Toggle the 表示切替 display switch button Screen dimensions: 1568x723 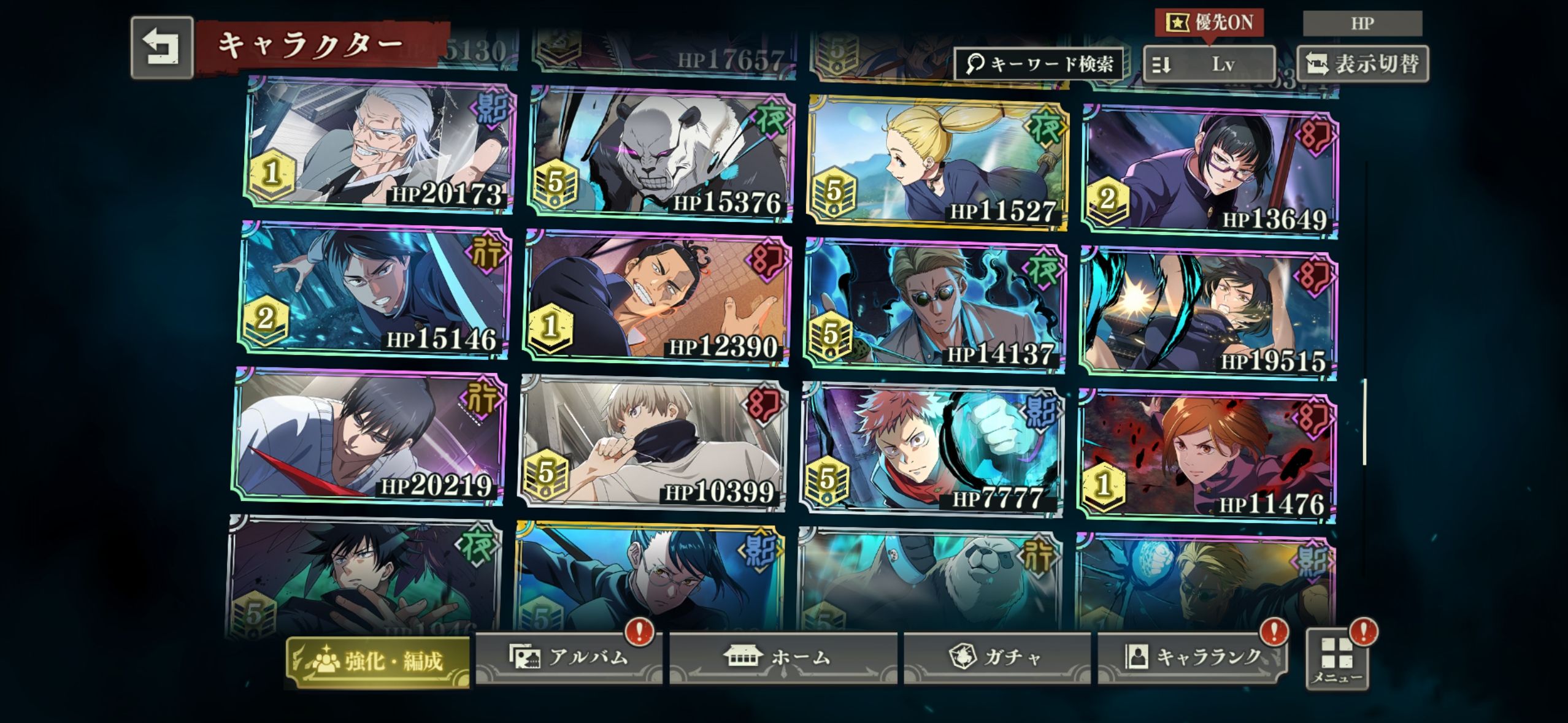1362,64
